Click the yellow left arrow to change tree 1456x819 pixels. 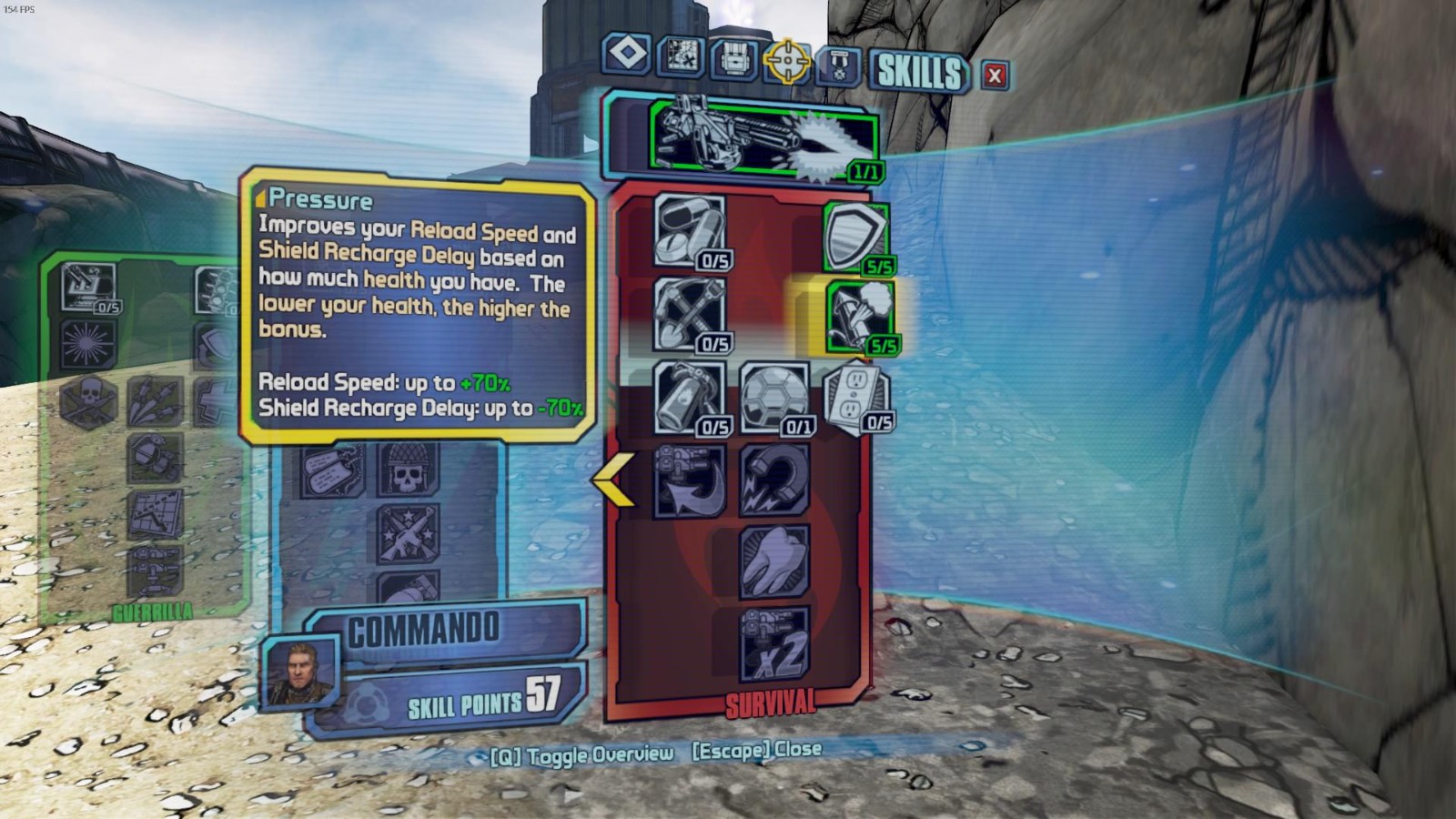pos(612,480)
